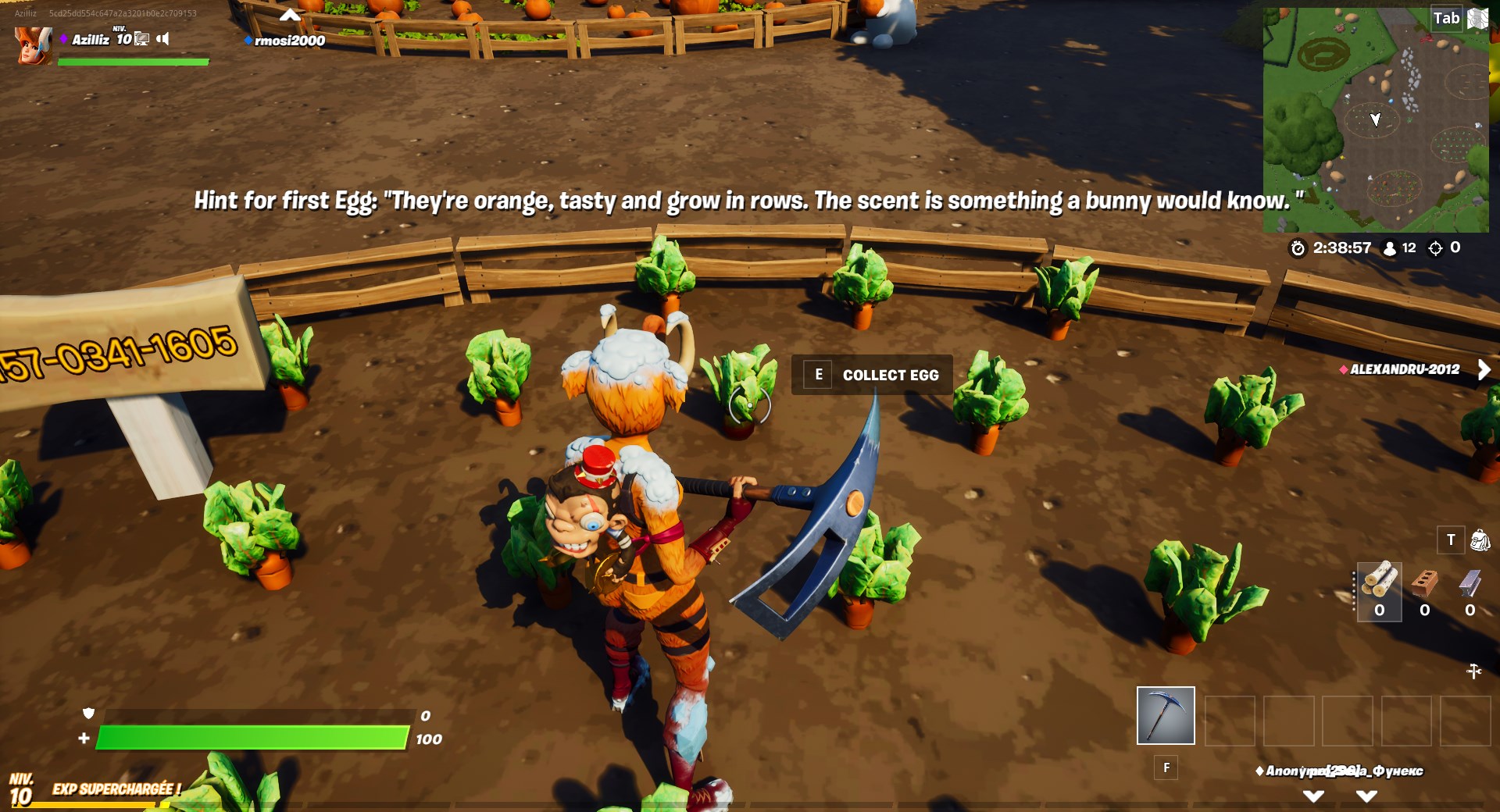Toggle the health plus icon

[84, 737]
